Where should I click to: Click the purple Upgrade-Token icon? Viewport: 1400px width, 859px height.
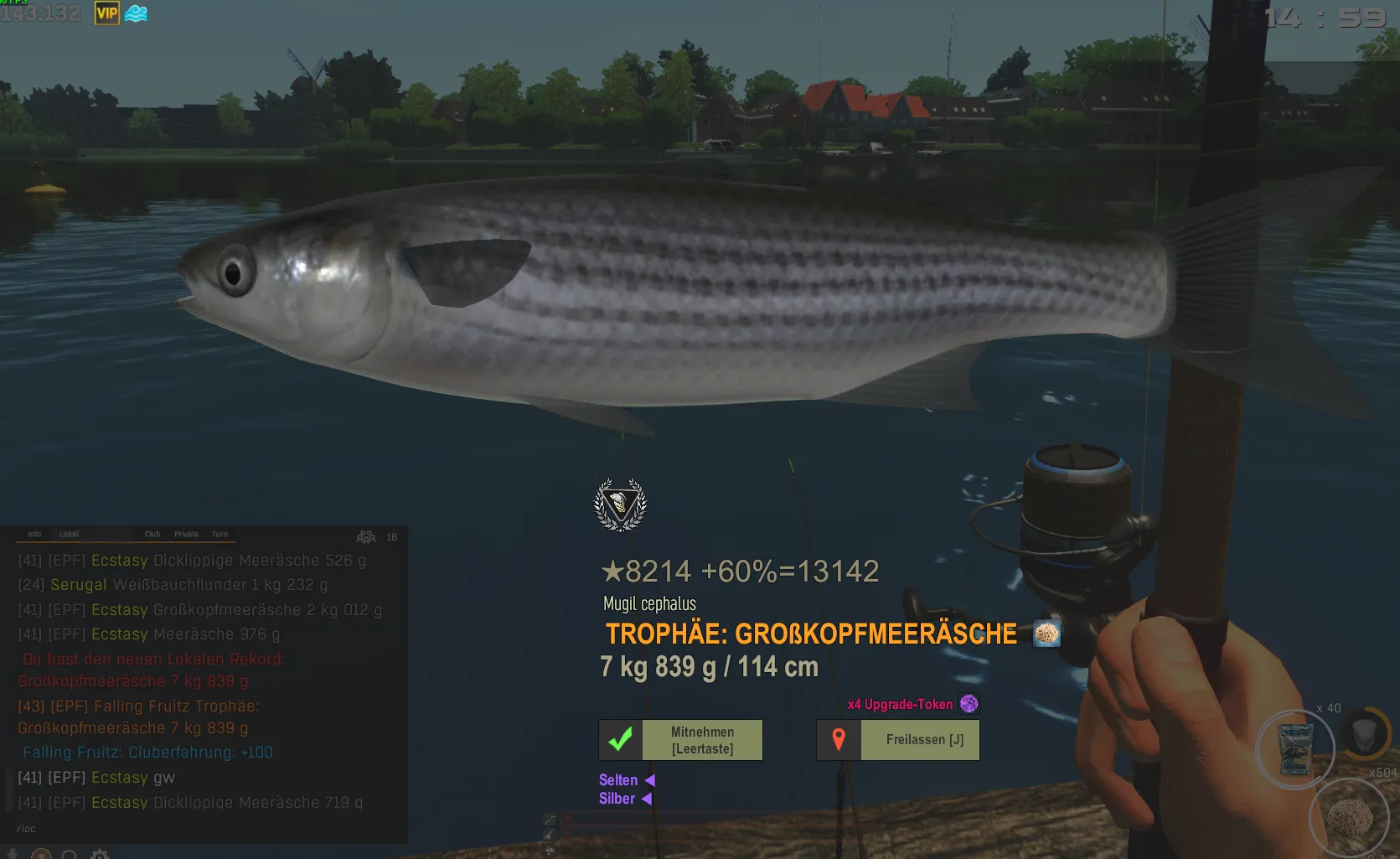point(969,704)
